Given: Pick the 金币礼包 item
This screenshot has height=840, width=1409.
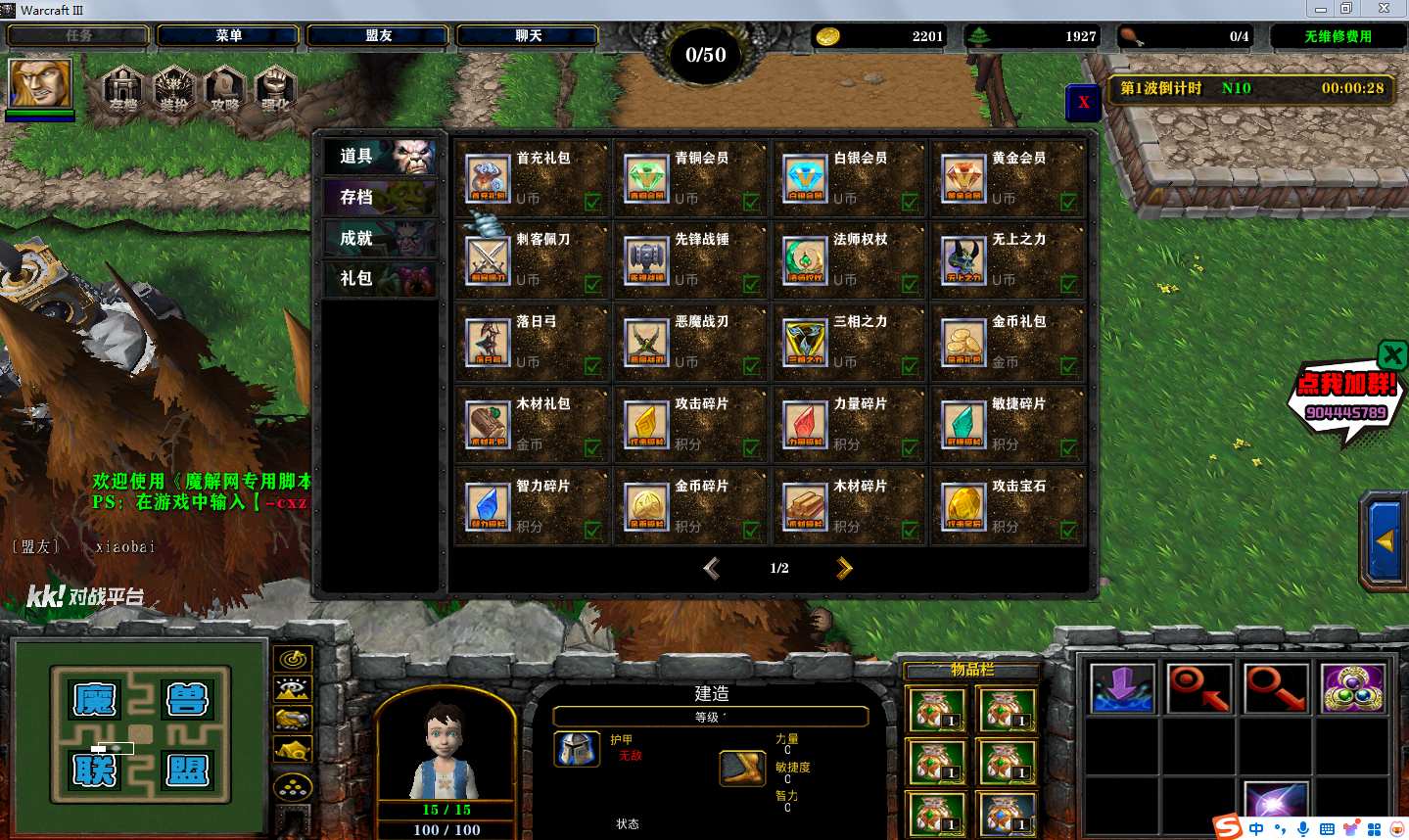Looking at the screenshot, I should [x=1008, y=342].
